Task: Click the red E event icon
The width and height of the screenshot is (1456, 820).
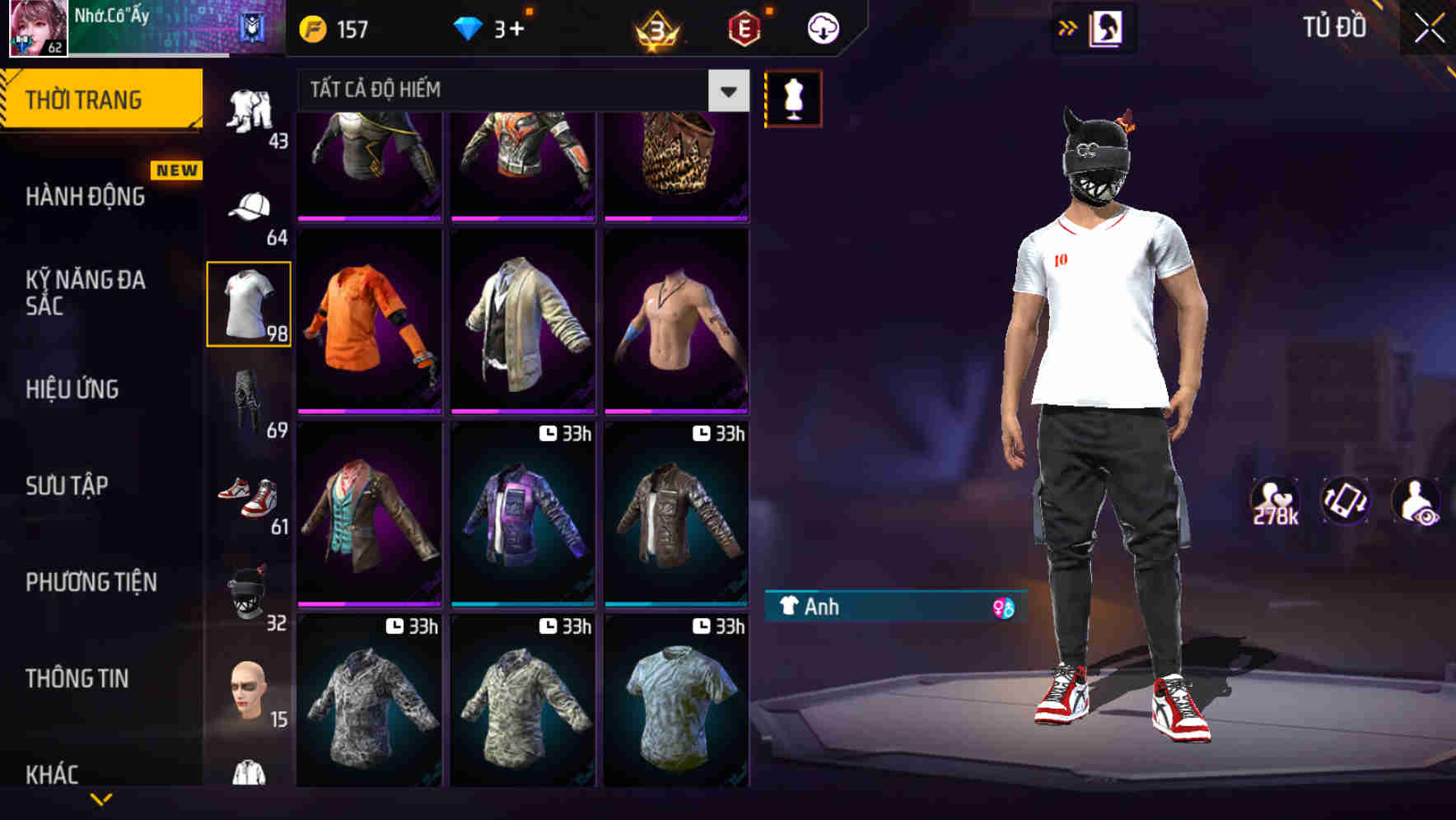Action: pyautogui.click(x=743, y=27)
